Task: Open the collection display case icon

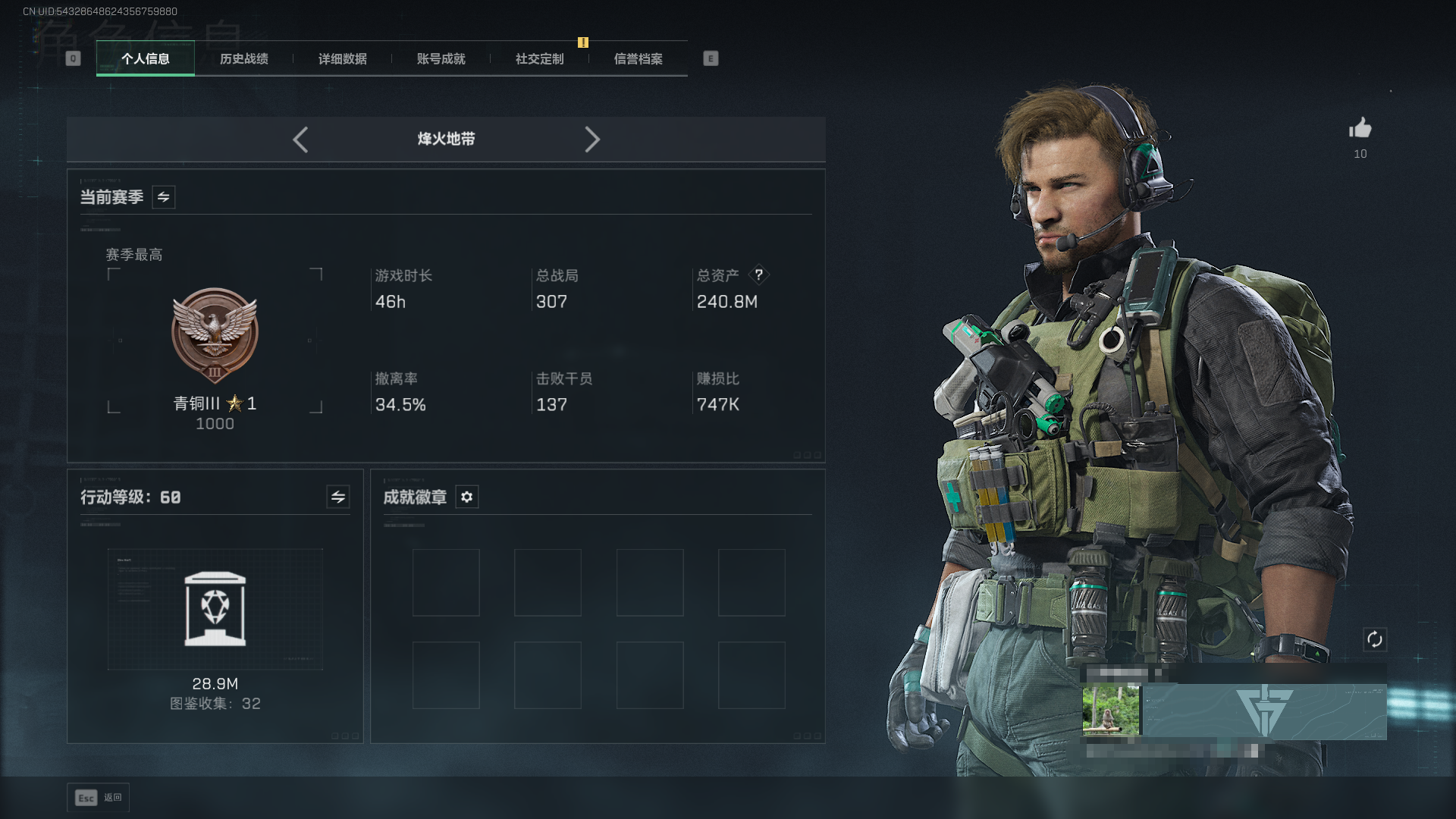Action: point(215,609)
